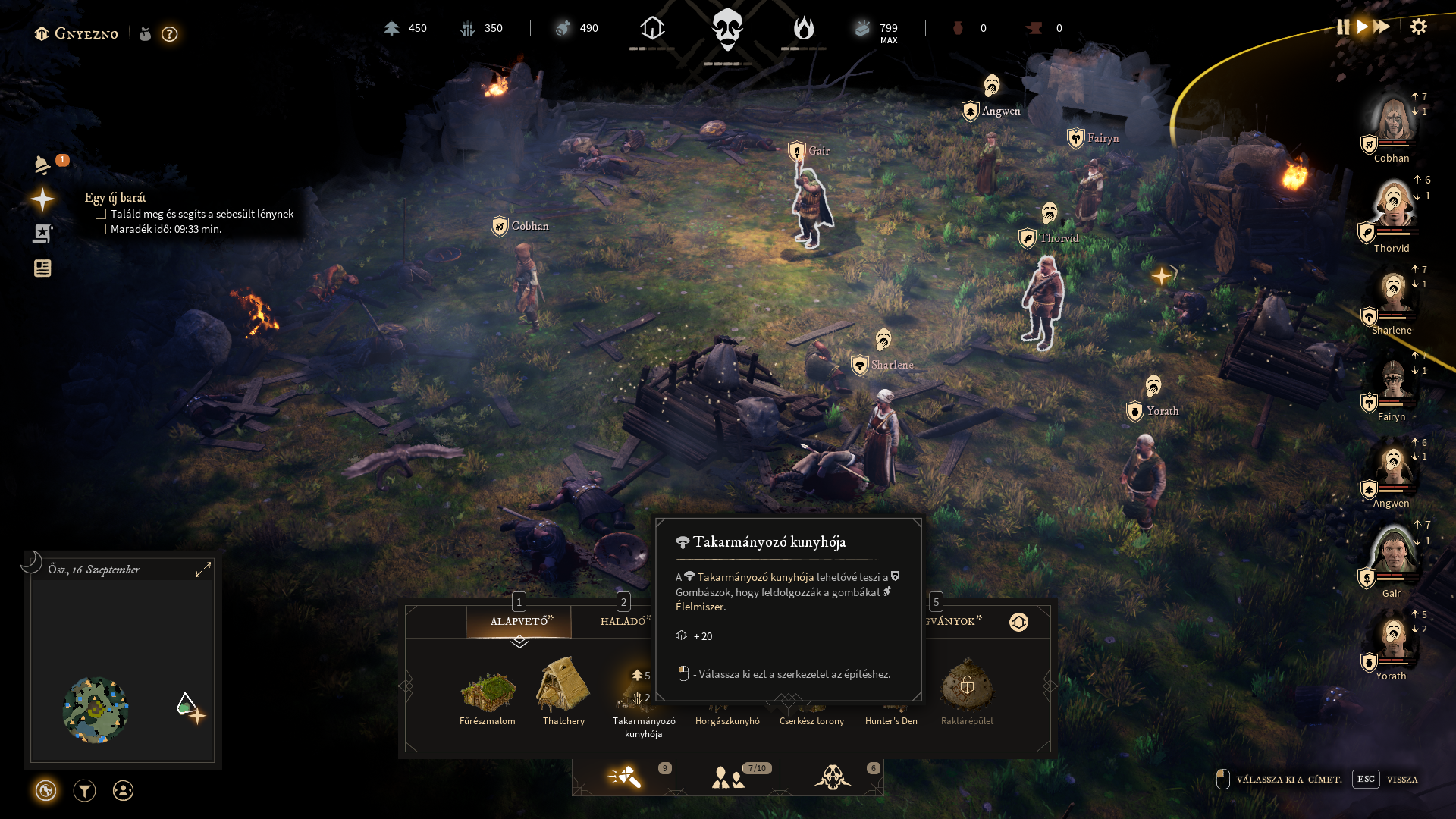Expand the minimap panel
The image size is (1456, 819).
coord(202,570)
